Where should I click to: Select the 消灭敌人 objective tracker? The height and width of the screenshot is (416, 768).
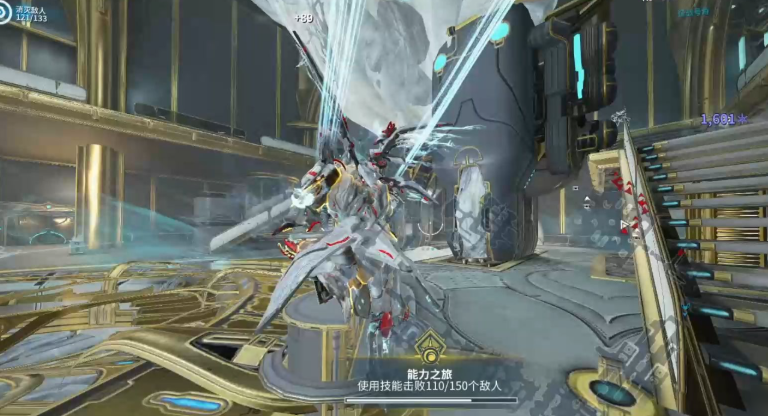click(x=30, y=13)
